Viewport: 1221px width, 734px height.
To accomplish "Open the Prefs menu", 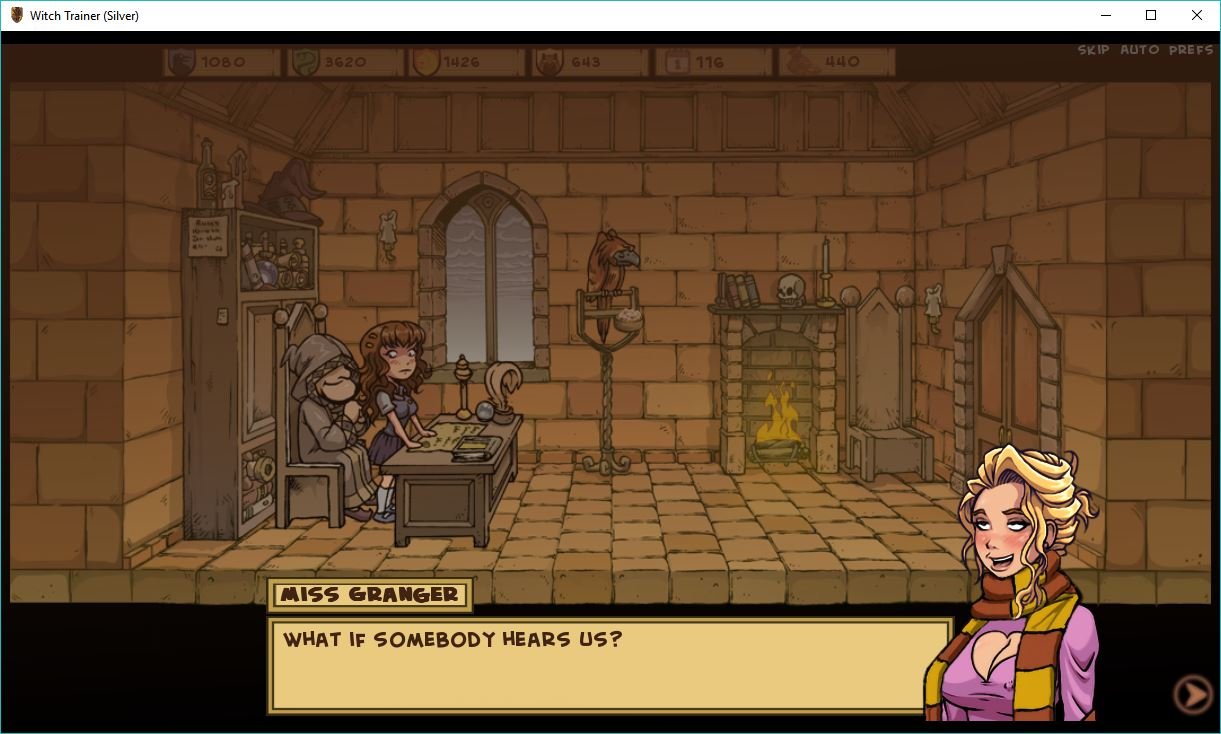I will tap(1190, 50).
